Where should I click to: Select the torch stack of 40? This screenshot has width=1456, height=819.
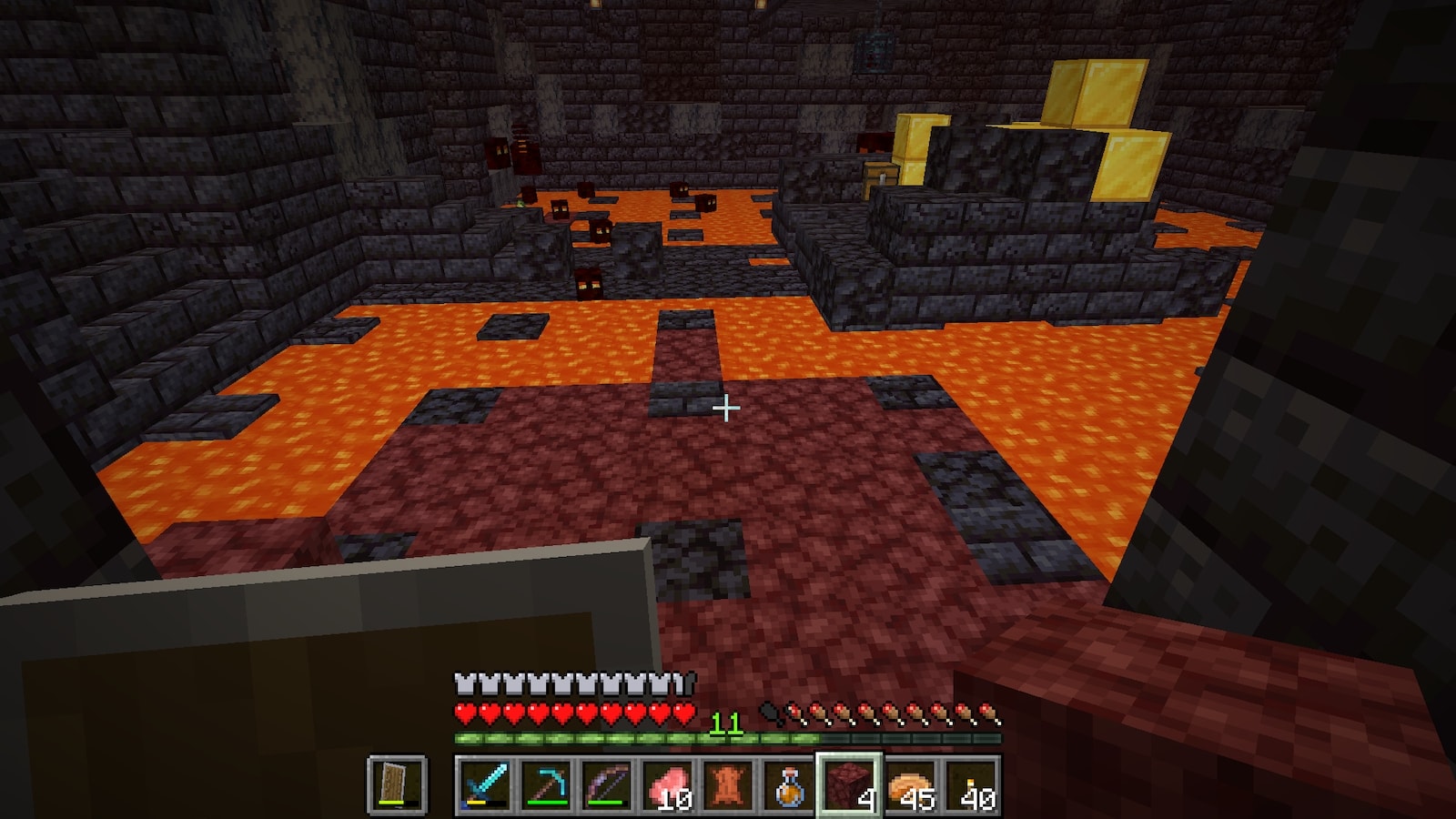tap(972, 784)
